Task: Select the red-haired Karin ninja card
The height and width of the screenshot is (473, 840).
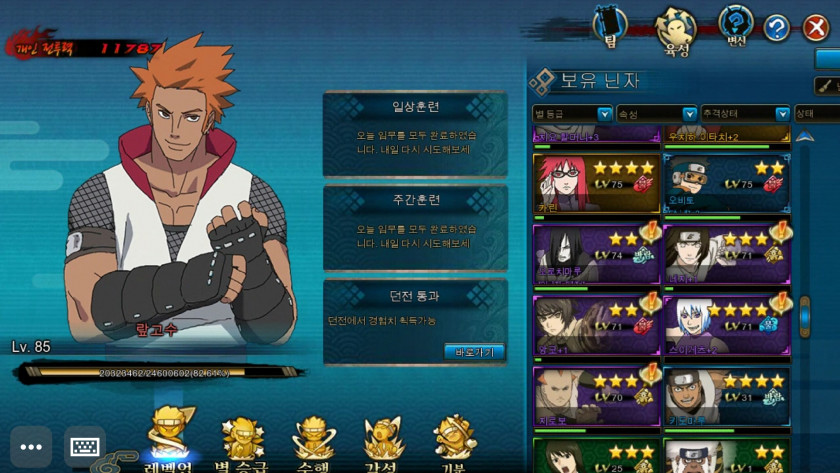Action: point(596,183)
